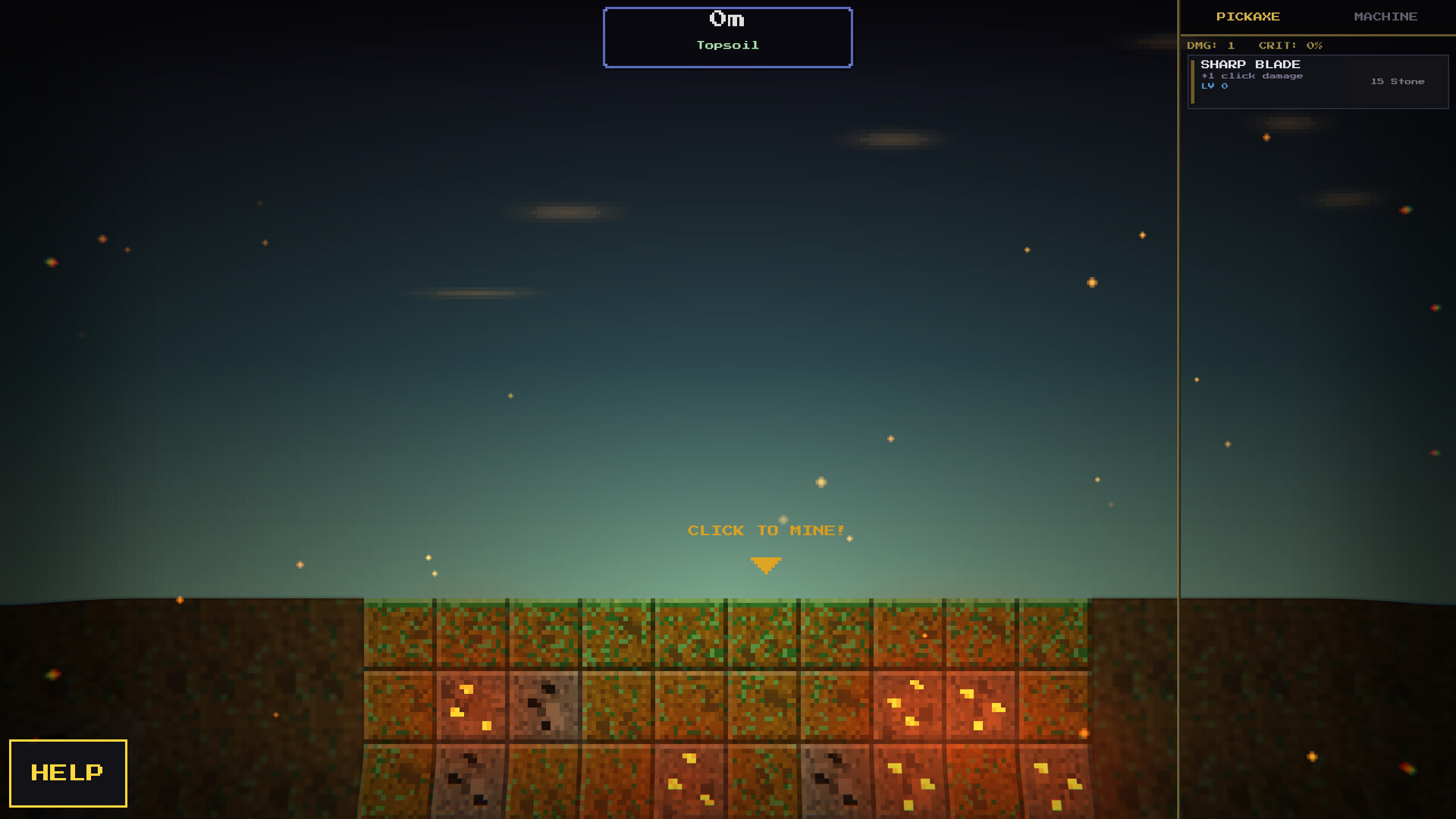Image resolution: width=1456 pixels, height=819 pixels.
Task: Click the DMG: 1 stat readout
Action: point(1212,45)
